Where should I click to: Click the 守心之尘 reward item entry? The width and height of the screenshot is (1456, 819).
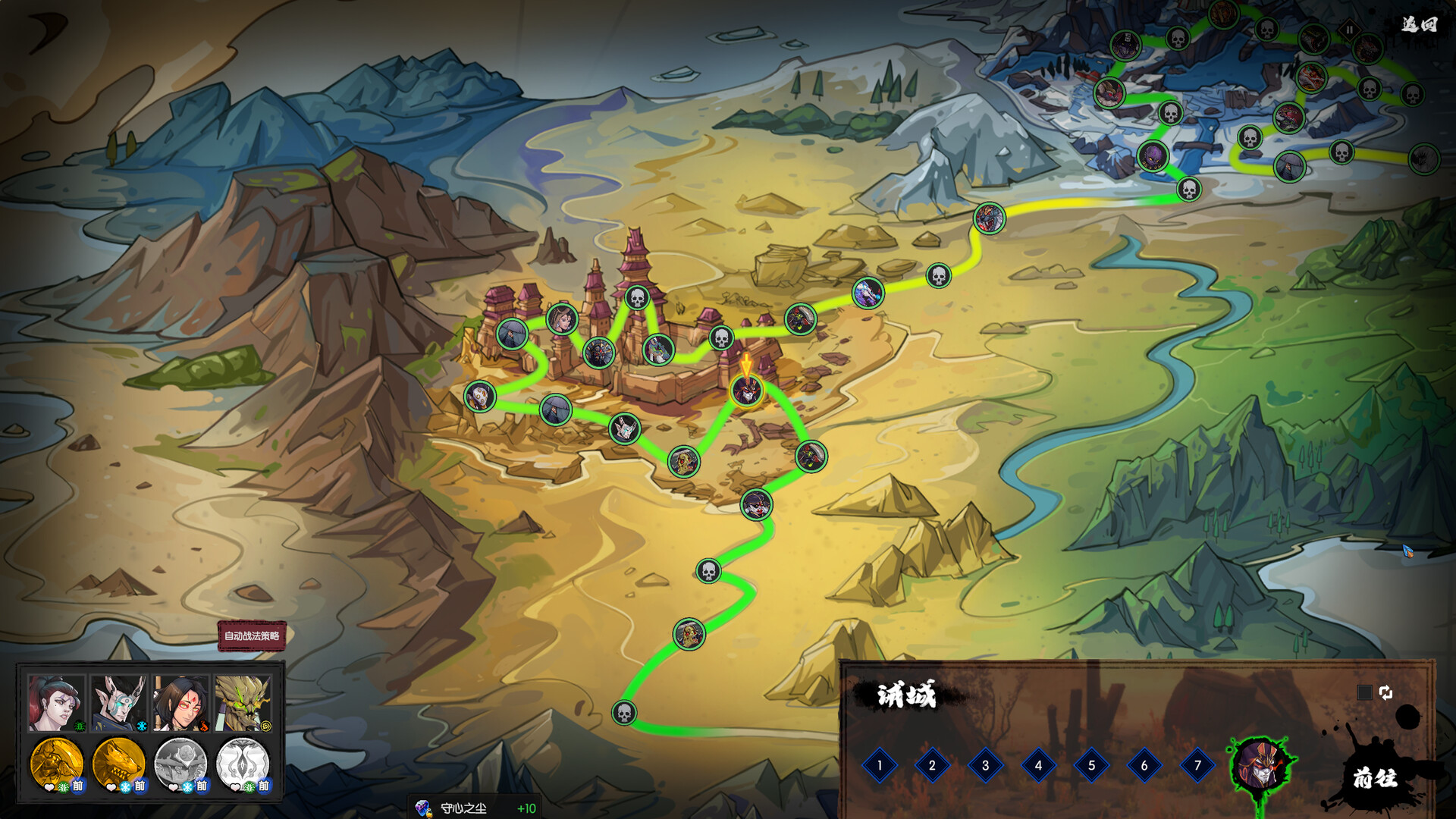tap(475, 808)
